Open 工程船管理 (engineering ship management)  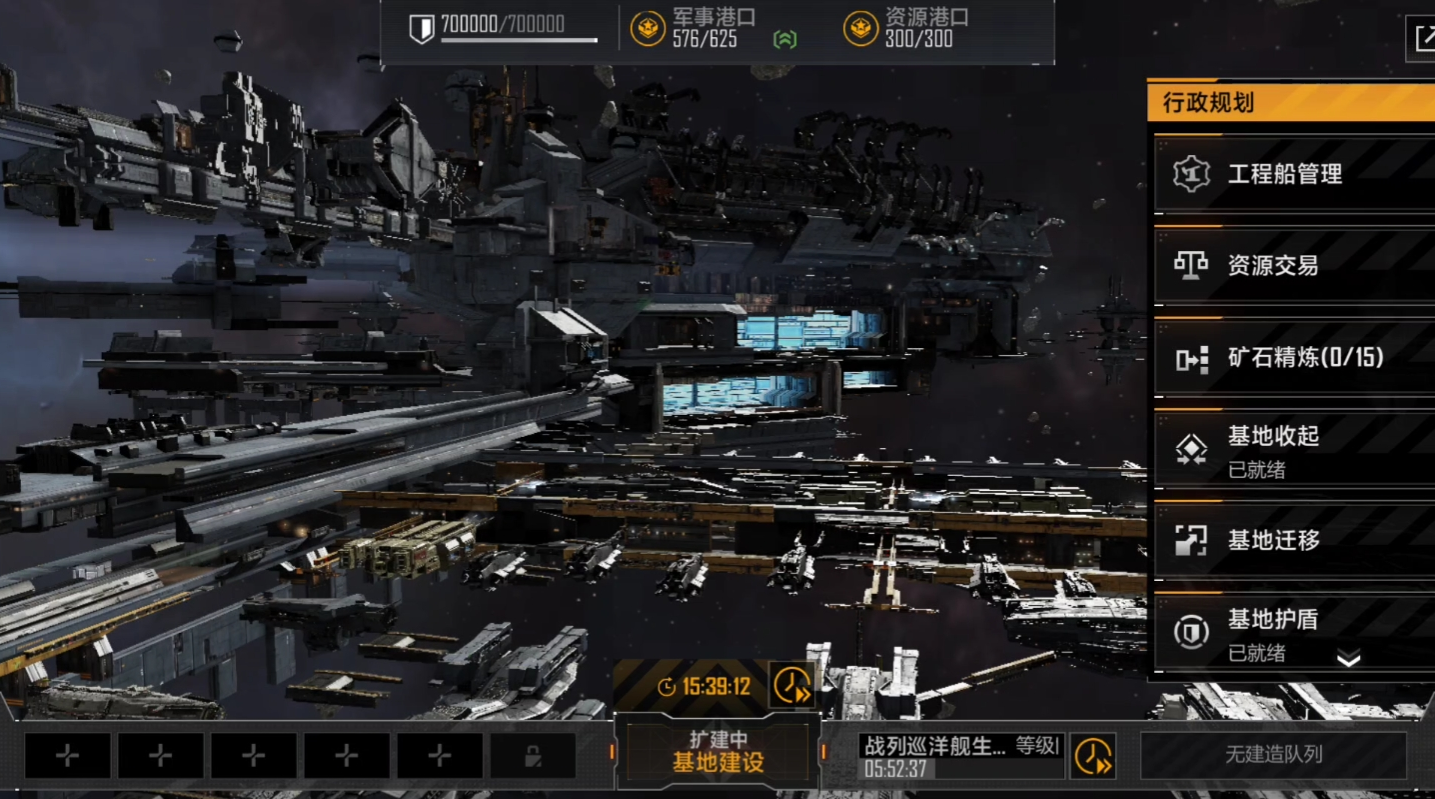1292,174
